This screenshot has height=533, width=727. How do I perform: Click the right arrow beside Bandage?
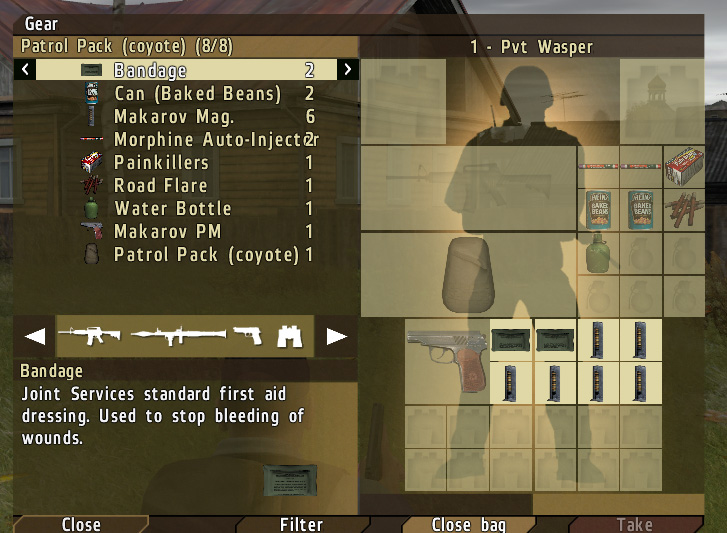pyautogui.click(x=347, y=70)
